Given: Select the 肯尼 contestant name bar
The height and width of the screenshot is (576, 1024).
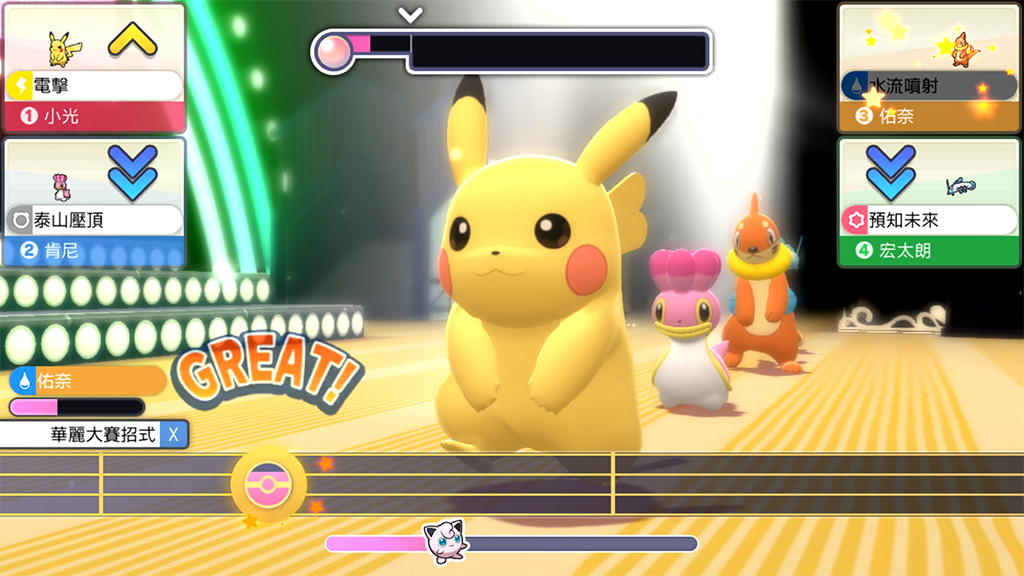Looking at the screenshot, I should tap(95, 251).
